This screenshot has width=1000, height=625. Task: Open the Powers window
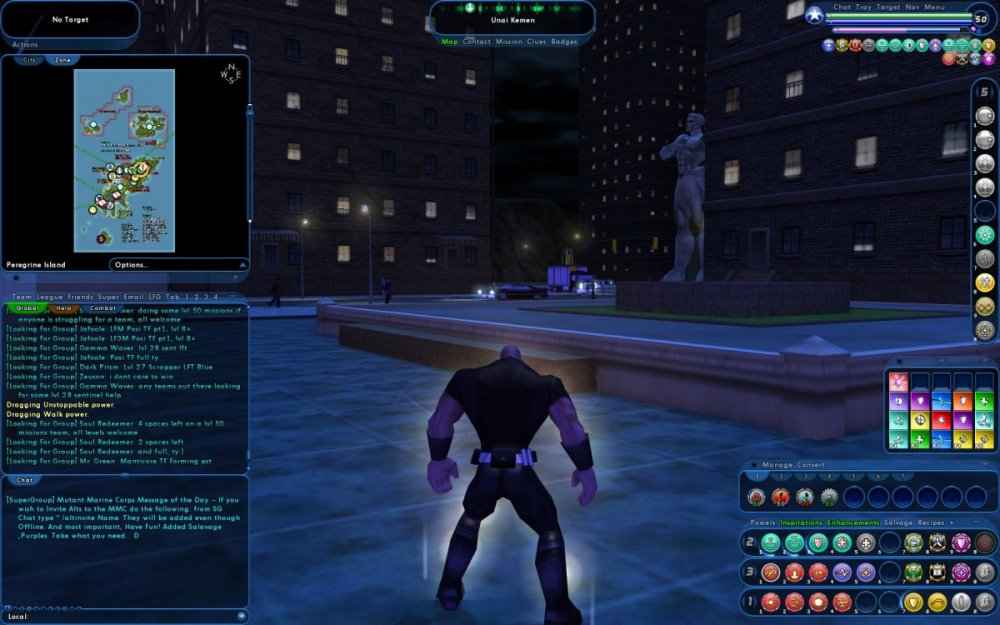pyautogui.click(x=763, y=522)
